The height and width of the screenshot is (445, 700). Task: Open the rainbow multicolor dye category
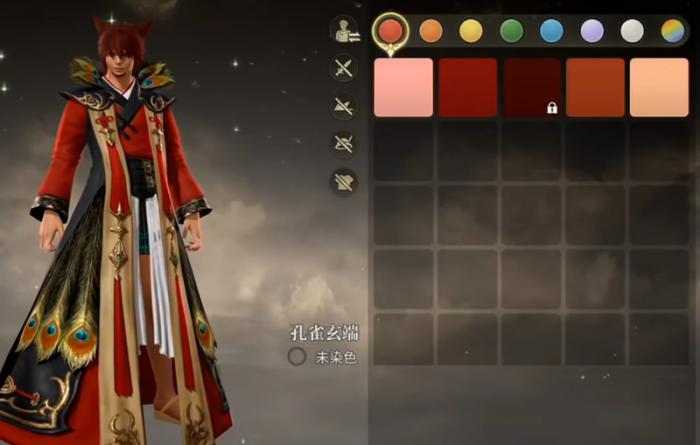tap(672, 31)
